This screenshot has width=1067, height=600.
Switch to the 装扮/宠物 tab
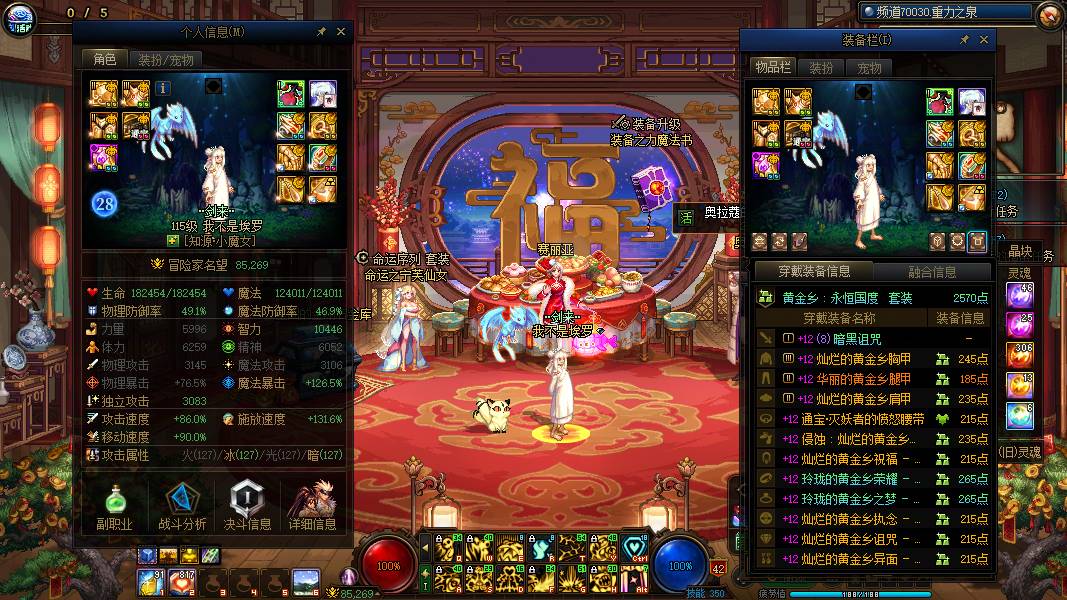pyautogui.click(x=166, y=59)
